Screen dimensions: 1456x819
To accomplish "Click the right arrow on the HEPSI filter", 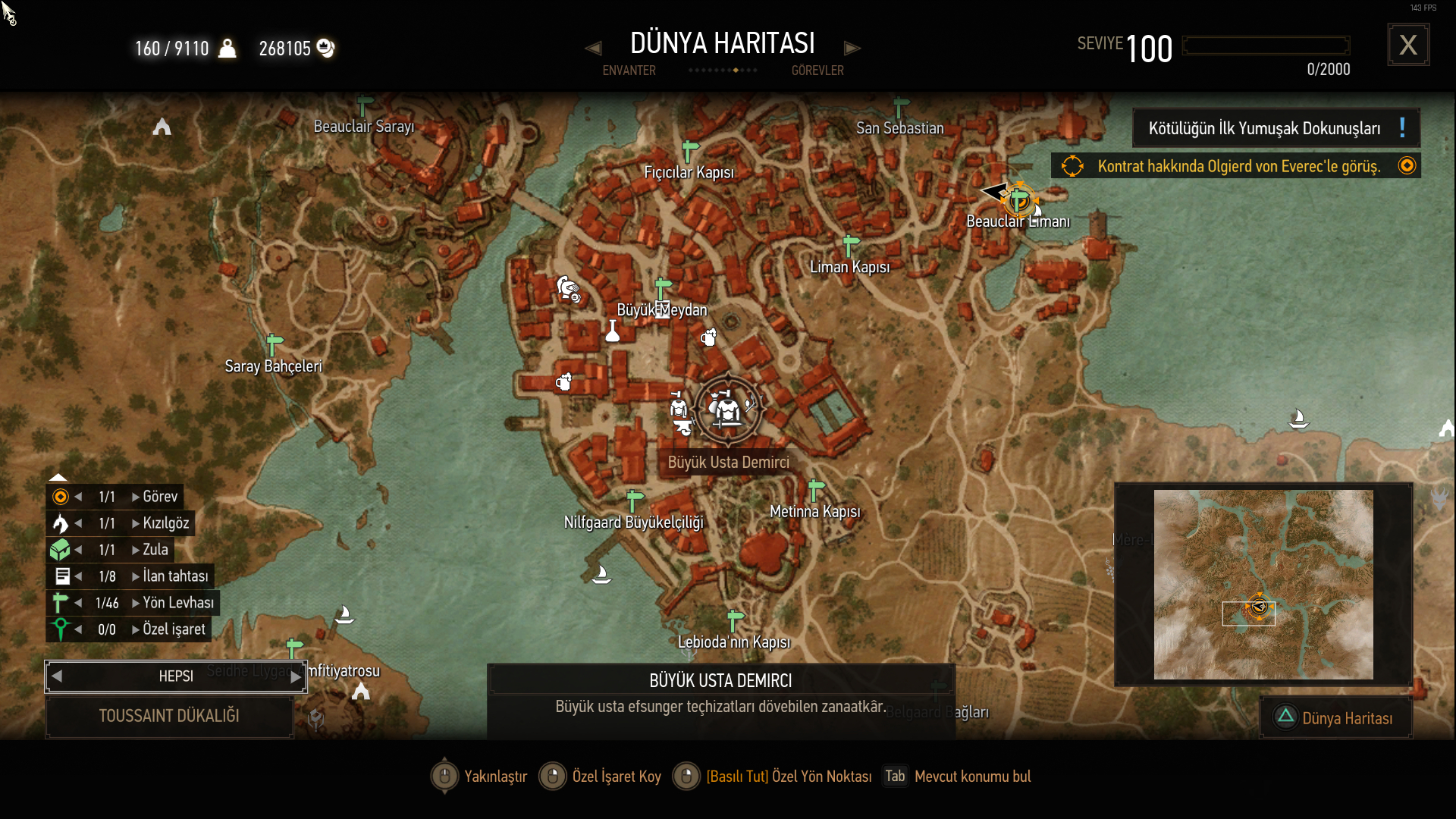I will point(296,676).
